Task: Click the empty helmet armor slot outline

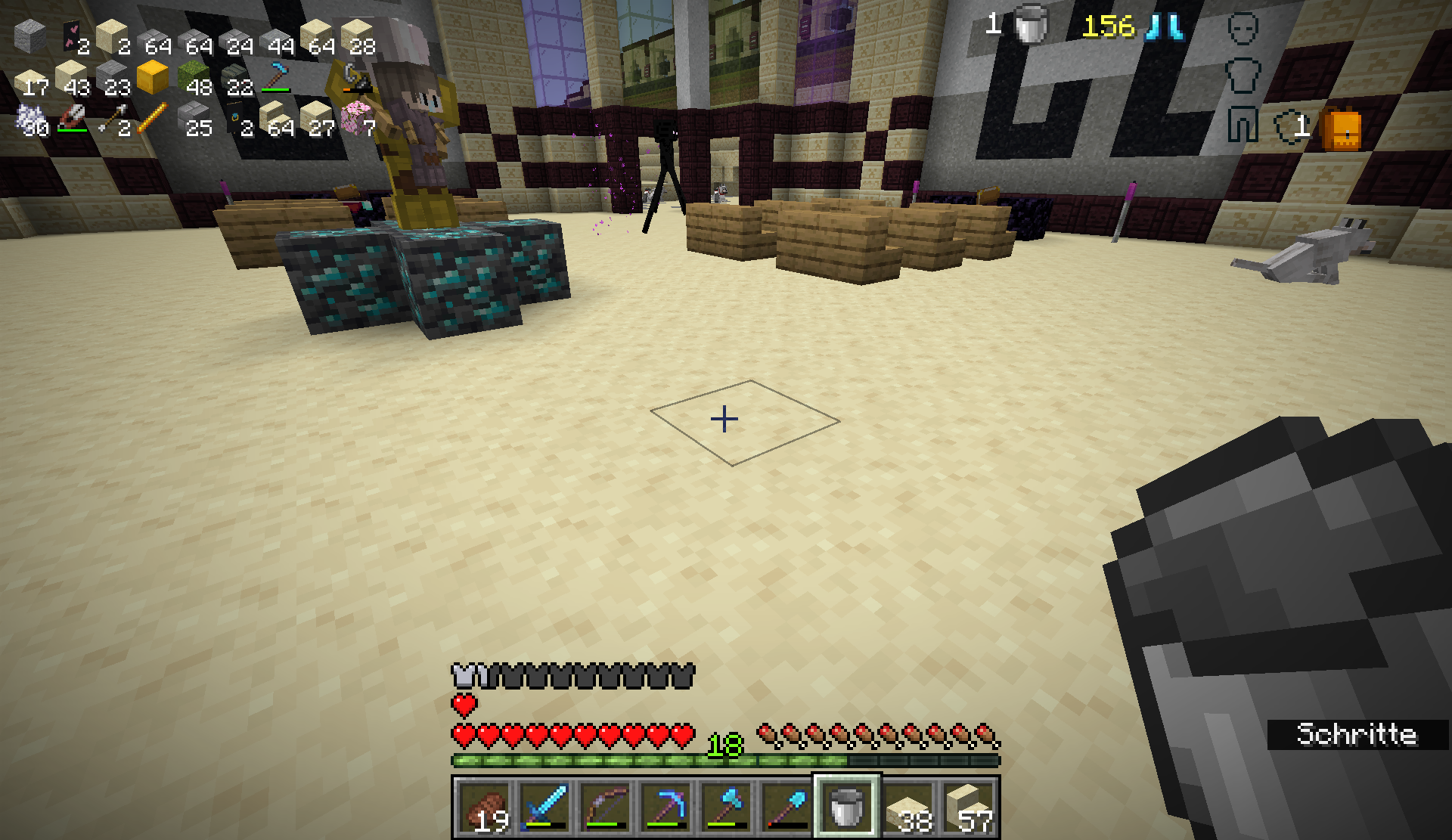Action: click(x=1243, y=30)
